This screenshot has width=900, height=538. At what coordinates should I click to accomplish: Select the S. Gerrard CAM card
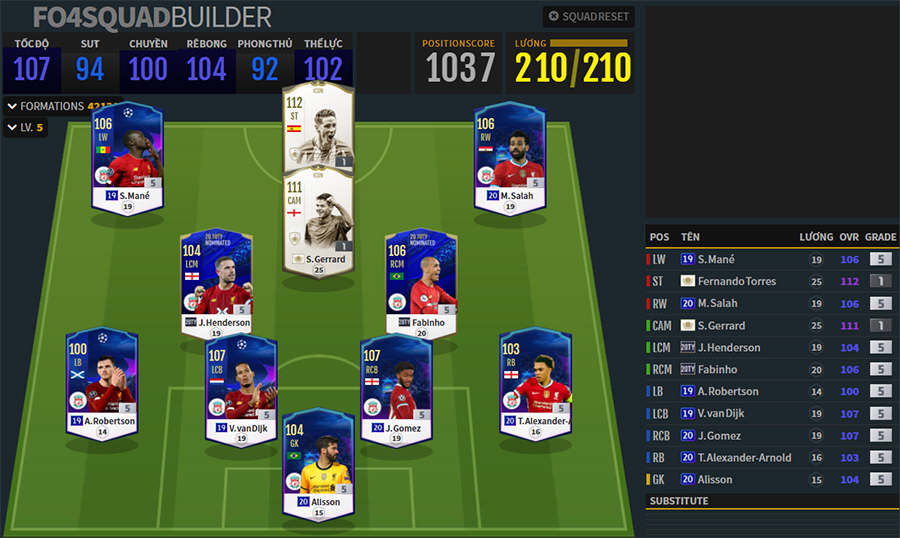click(320, 220)
